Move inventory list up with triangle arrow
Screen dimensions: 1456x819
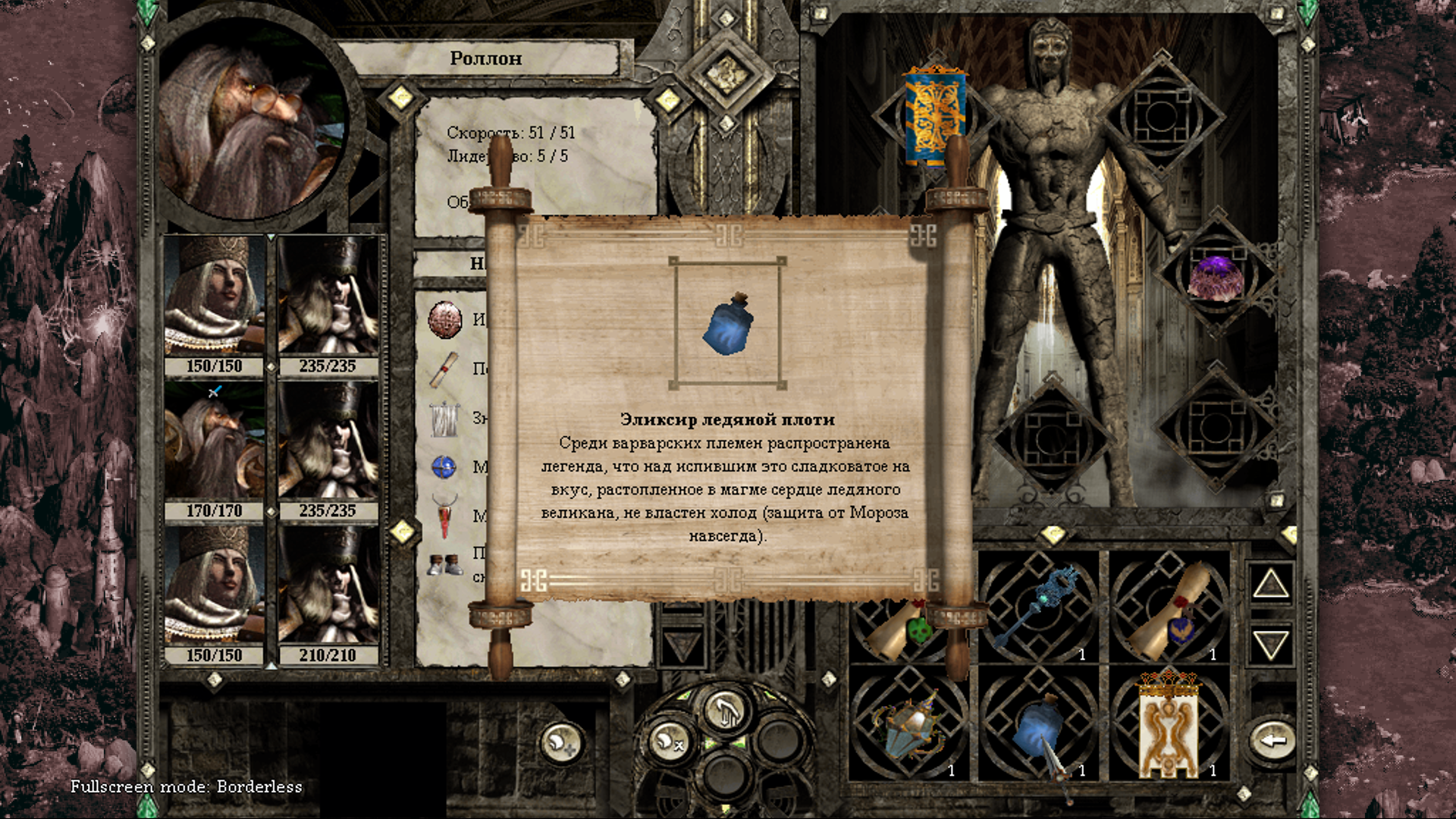(x=1271, y=585)
